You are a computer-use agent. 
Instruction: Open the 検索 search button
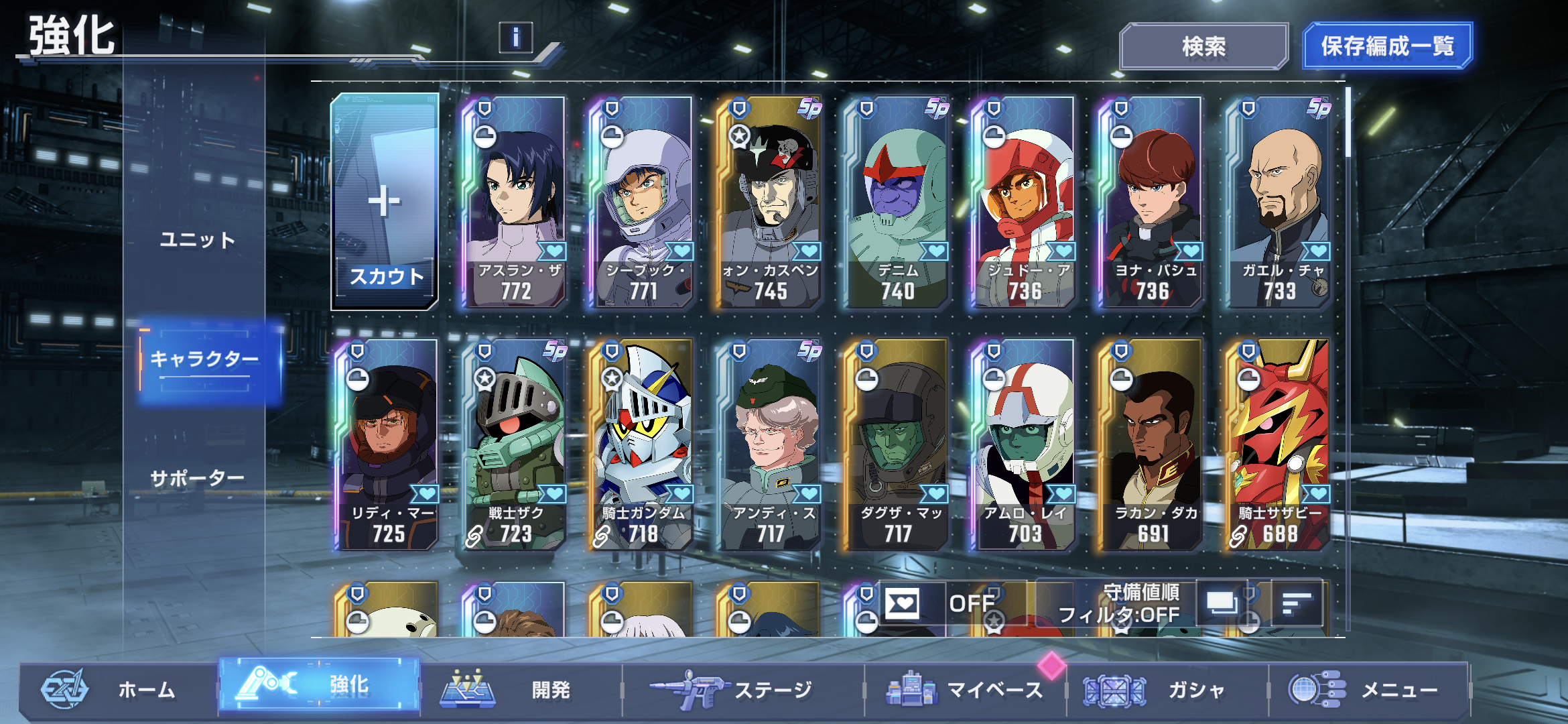(x=1203, y=46)
